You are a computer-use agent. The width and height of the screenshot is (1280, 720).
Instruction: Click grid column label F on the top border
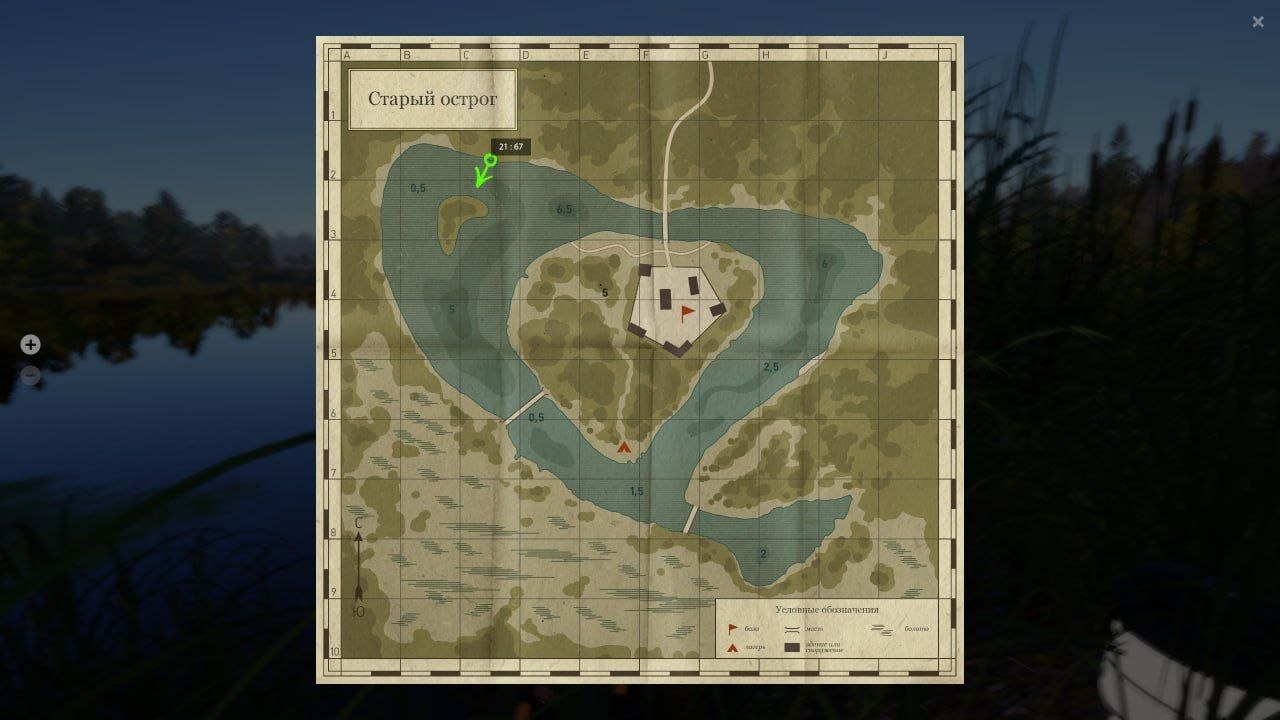tap(647, 54)
